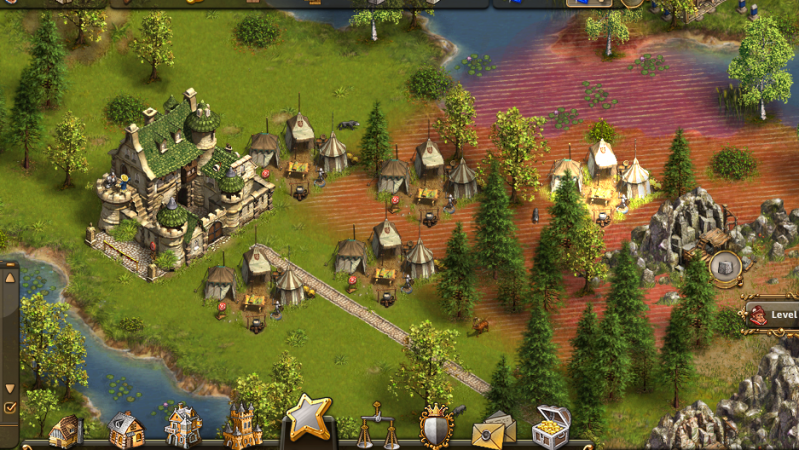The width and height of the screenshot is (799, 450).
Task: Toggle the checkbox on the left panel
Action: pyautogui.click(x=10, y=408)
